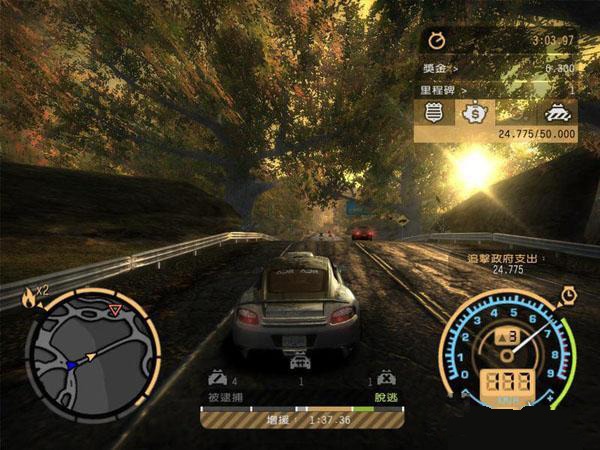This screenshot has height=450, width=600.
Task: Click the evade car icon above 脫逃
Action: 384,379
